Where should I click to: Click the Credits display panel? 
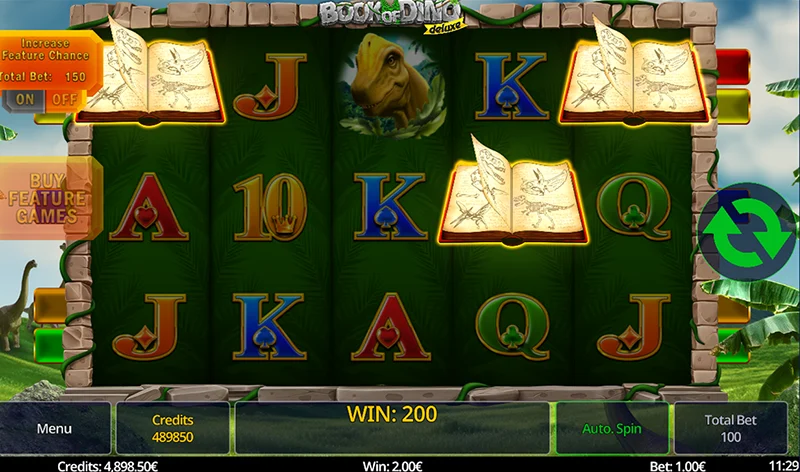(172, 429)
